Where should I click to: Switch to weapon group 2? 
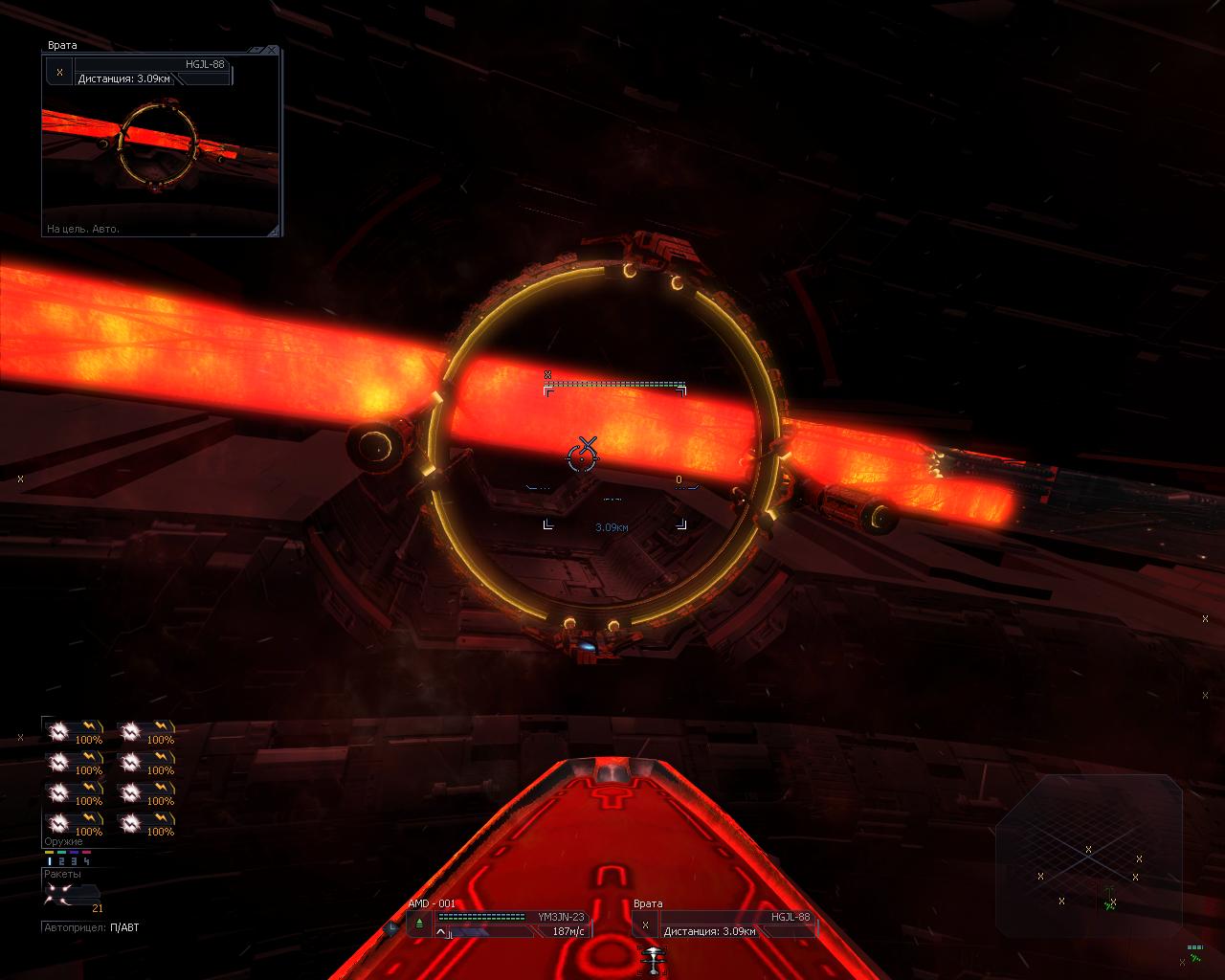(x=62, y=861)
